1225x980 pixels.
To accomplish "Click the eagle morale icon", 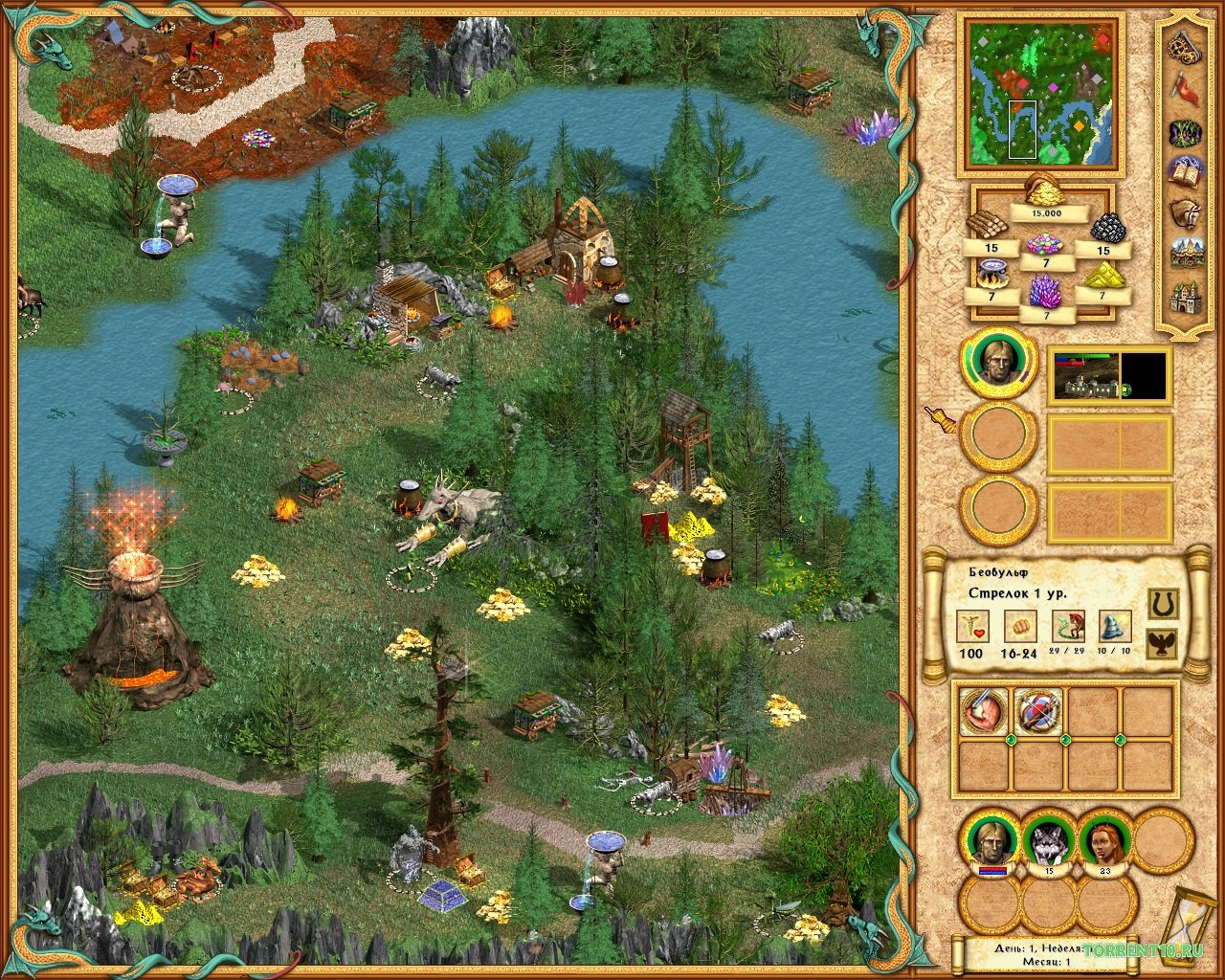I will [x=1161, y=643].
